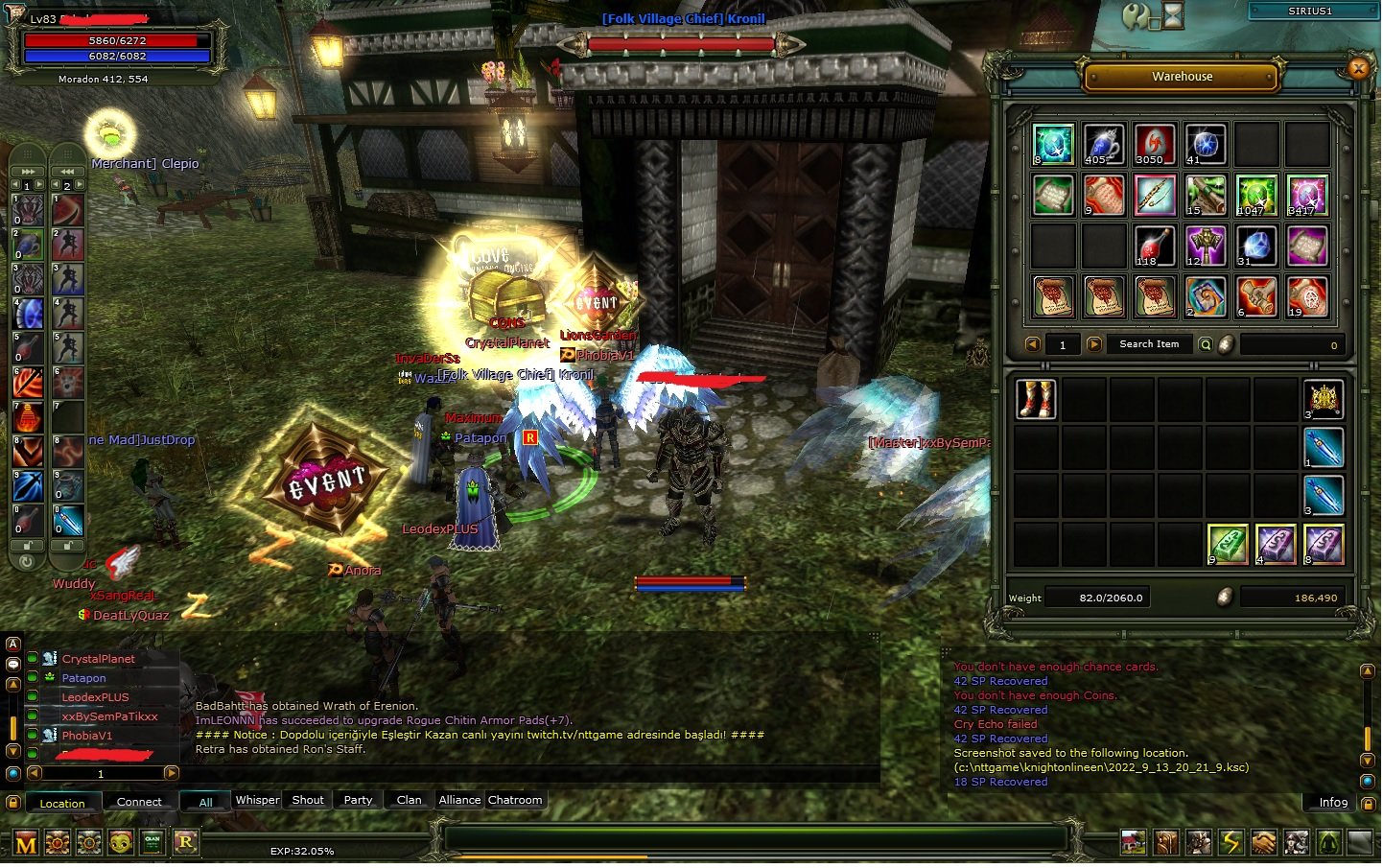
Task: Select the red boots inventory slot
Action: click(x=1036, y=399)
